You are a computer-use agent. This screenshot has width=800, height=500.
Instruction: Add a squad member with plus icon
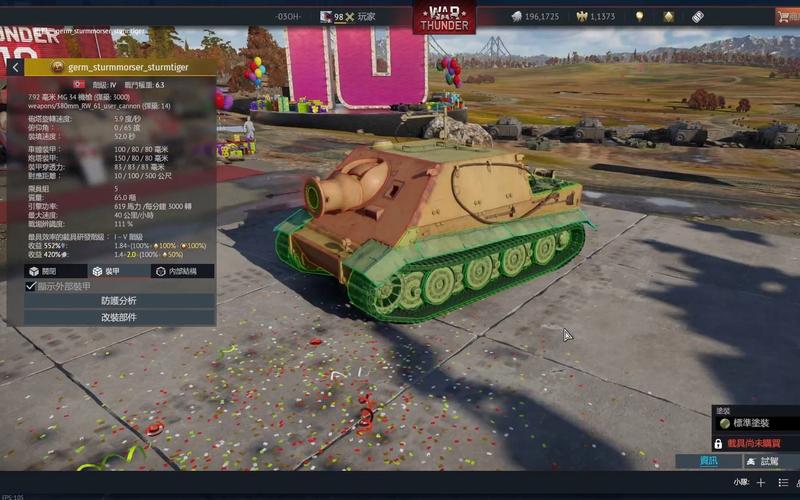(760, 482)
